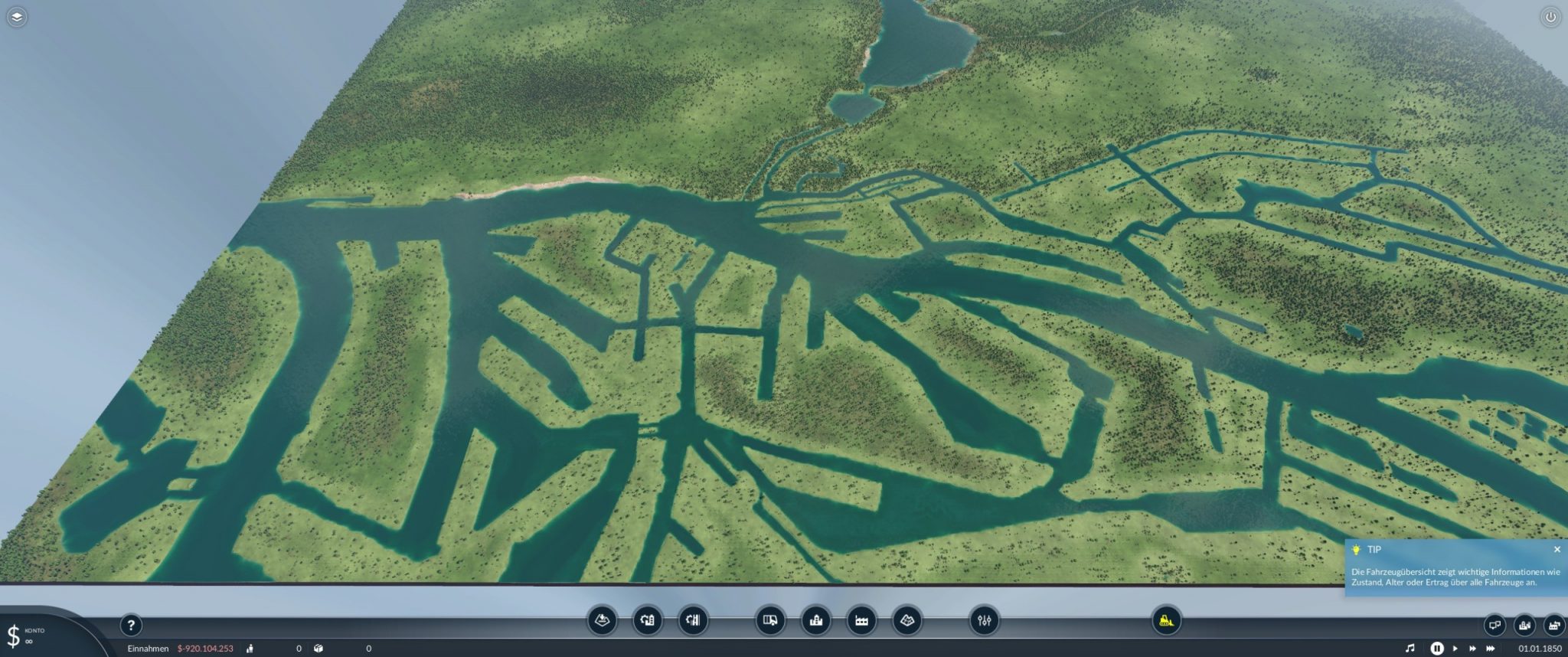Open the factory industry menu
Screen dimensions: 1568x657
tap(861, 620)
